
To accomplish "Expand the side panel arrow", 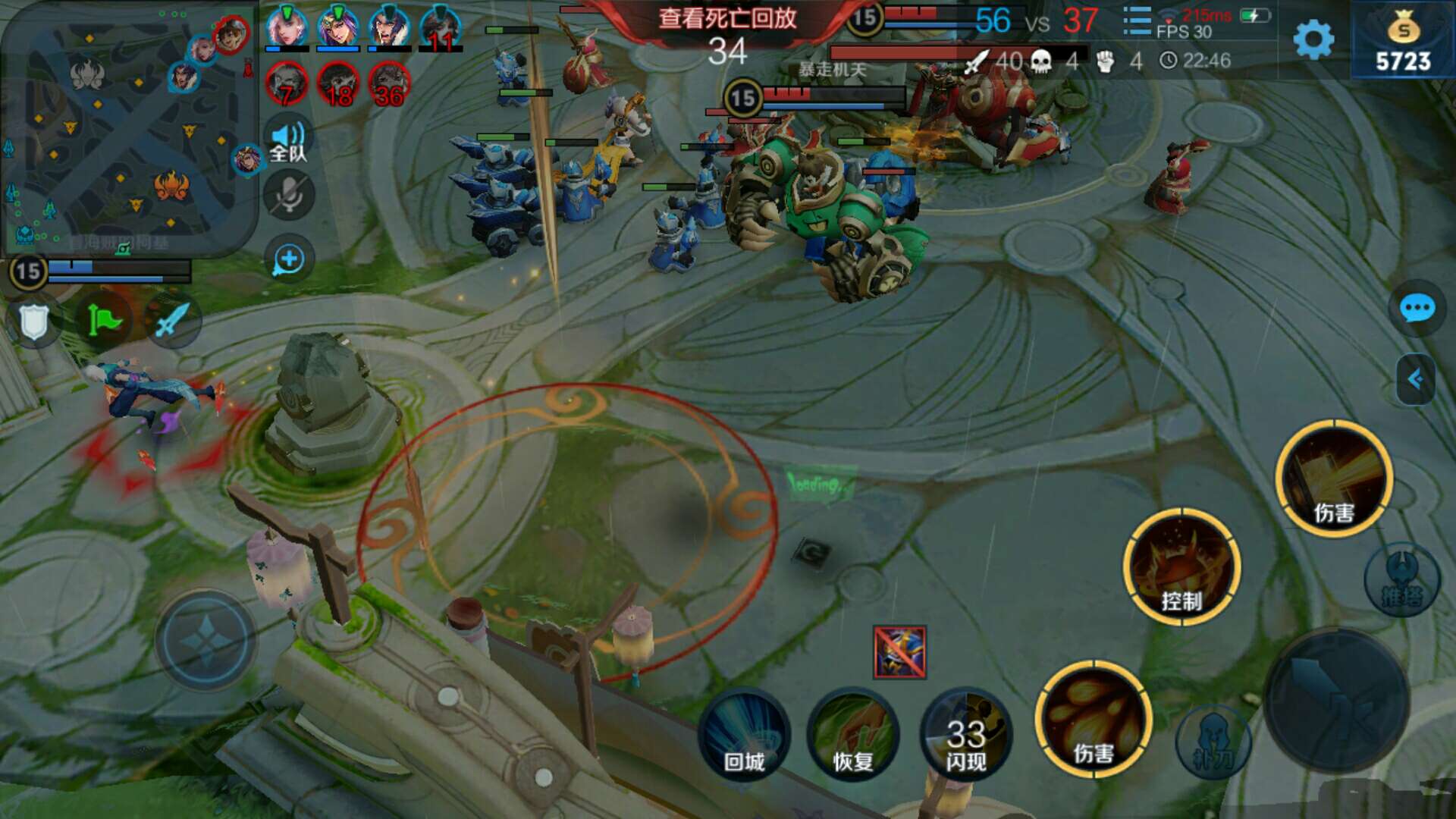I will 1415,379.
